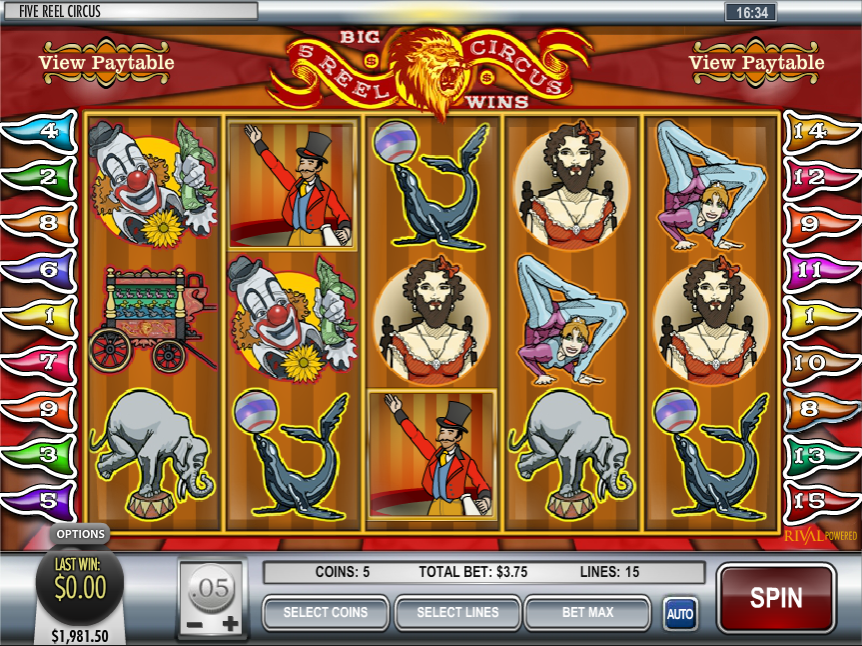Select the payline 5 flag
Image resolution: width=862 pixels, height=646 pixels.
point(42,499)
